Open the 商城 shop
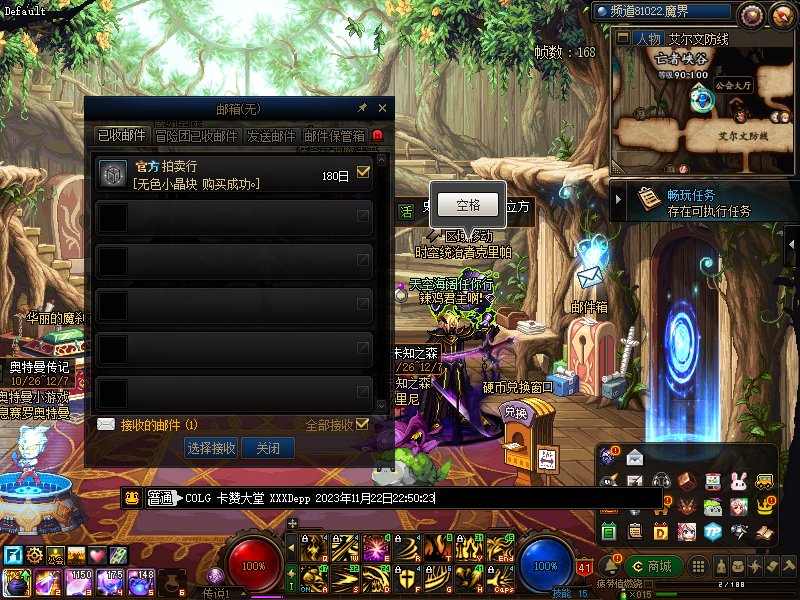 click(x=650, y=567)
